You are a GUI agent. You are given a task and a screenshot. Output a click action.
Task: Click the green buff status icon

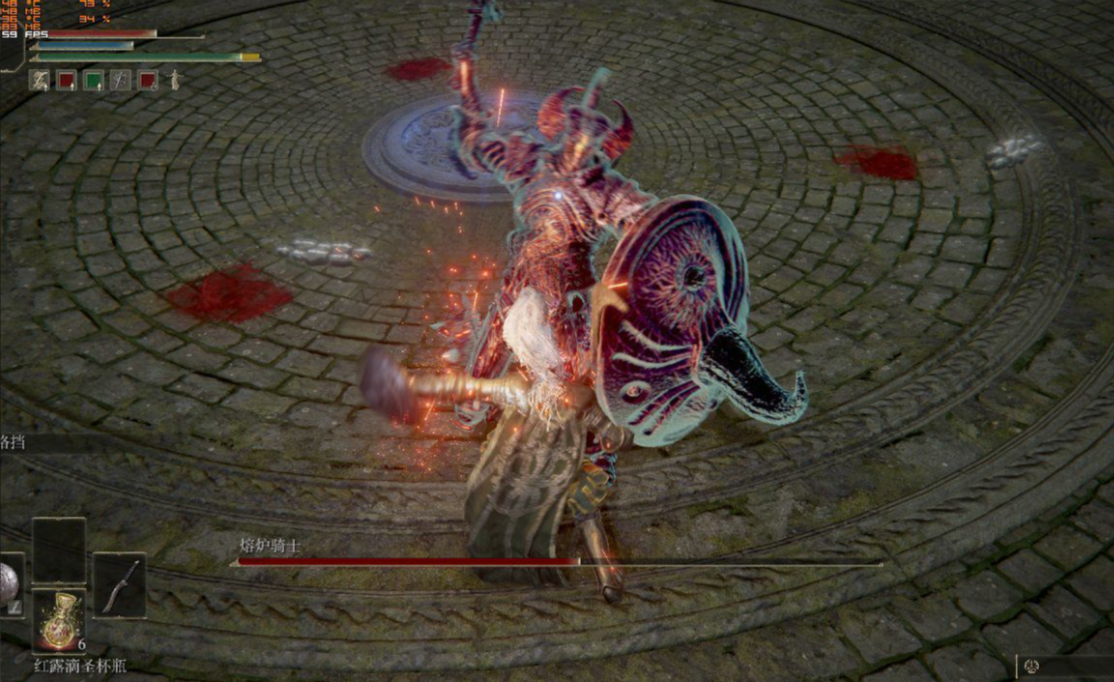93,80
